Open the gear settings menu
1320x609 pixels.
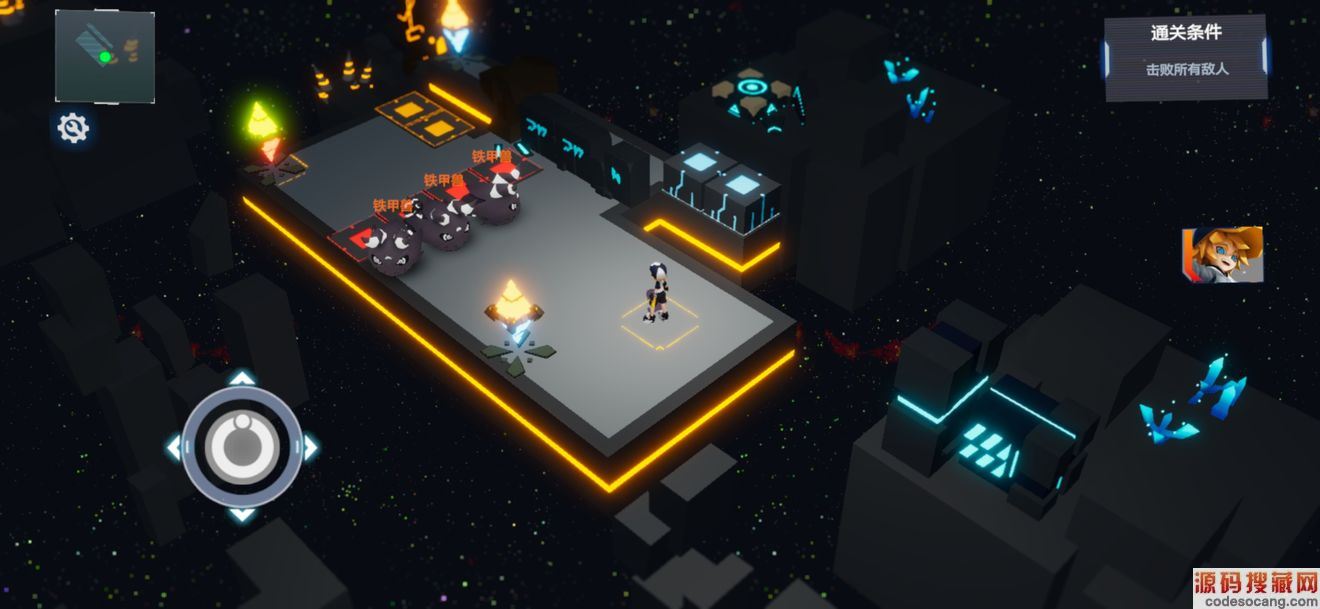tap(73, 128)
